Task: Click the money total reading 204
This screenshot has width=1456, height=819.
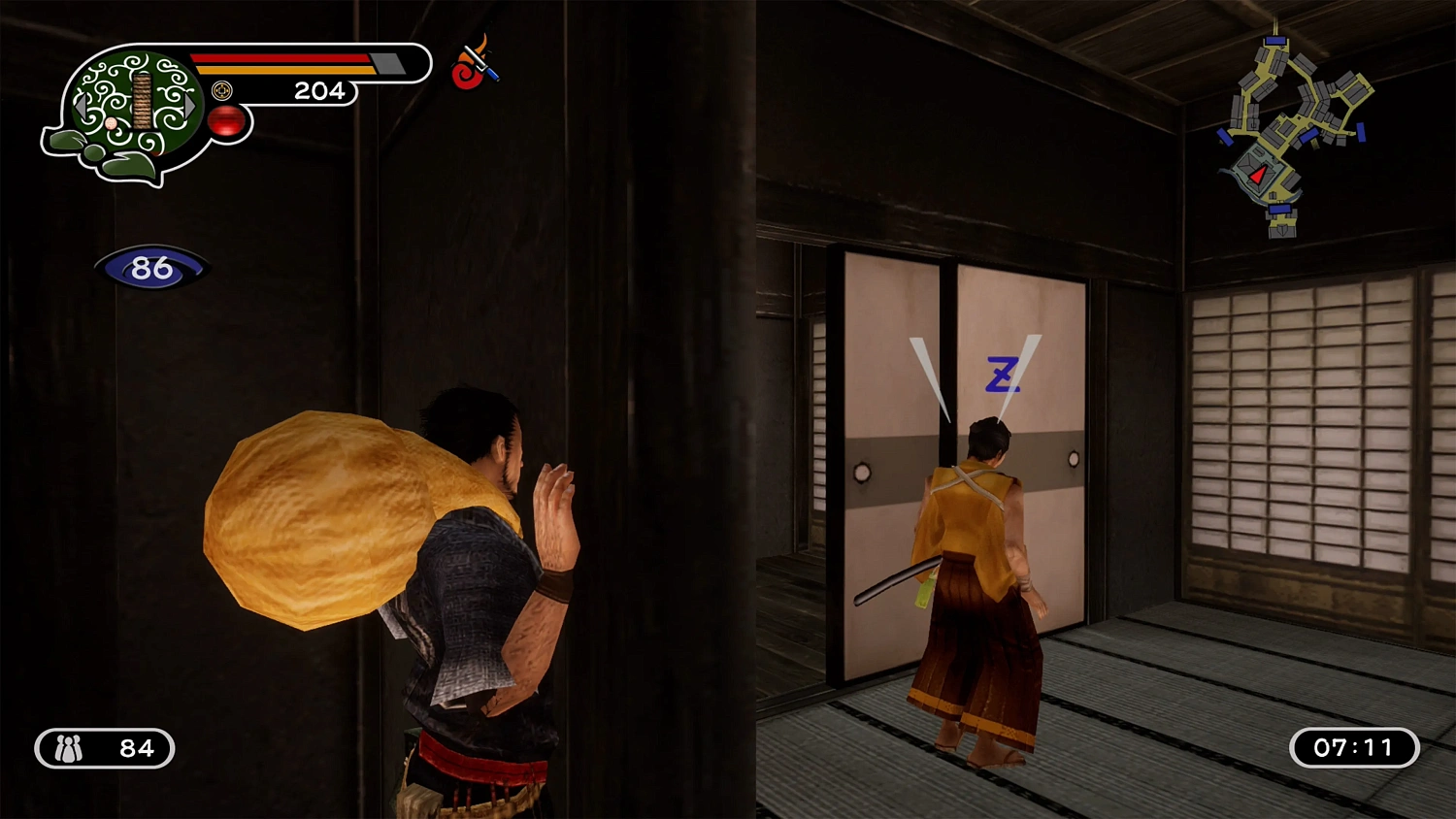Action: click(x=320, y=91)
